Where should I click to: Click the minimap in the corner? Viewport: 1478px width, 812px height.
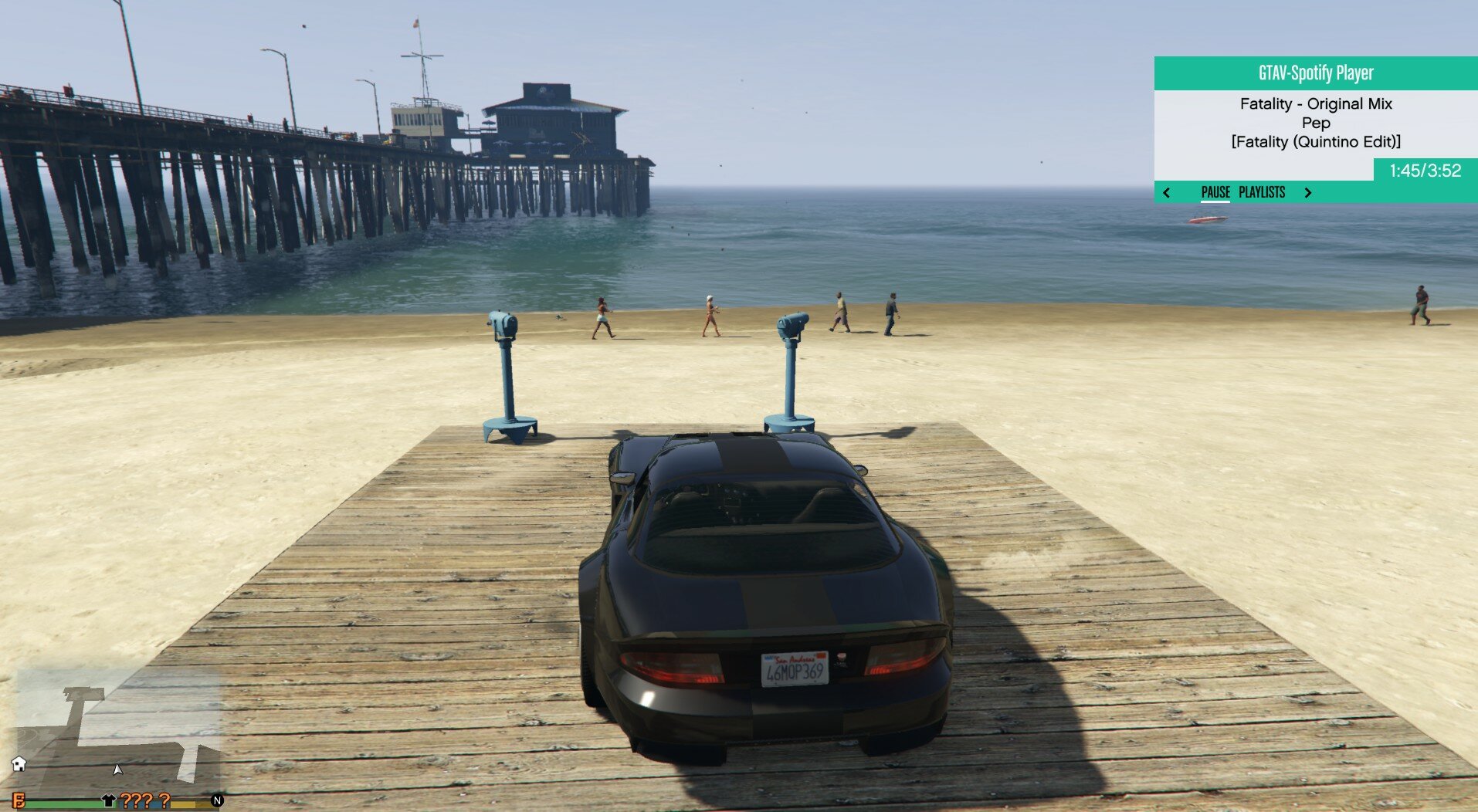coord(118,729)
